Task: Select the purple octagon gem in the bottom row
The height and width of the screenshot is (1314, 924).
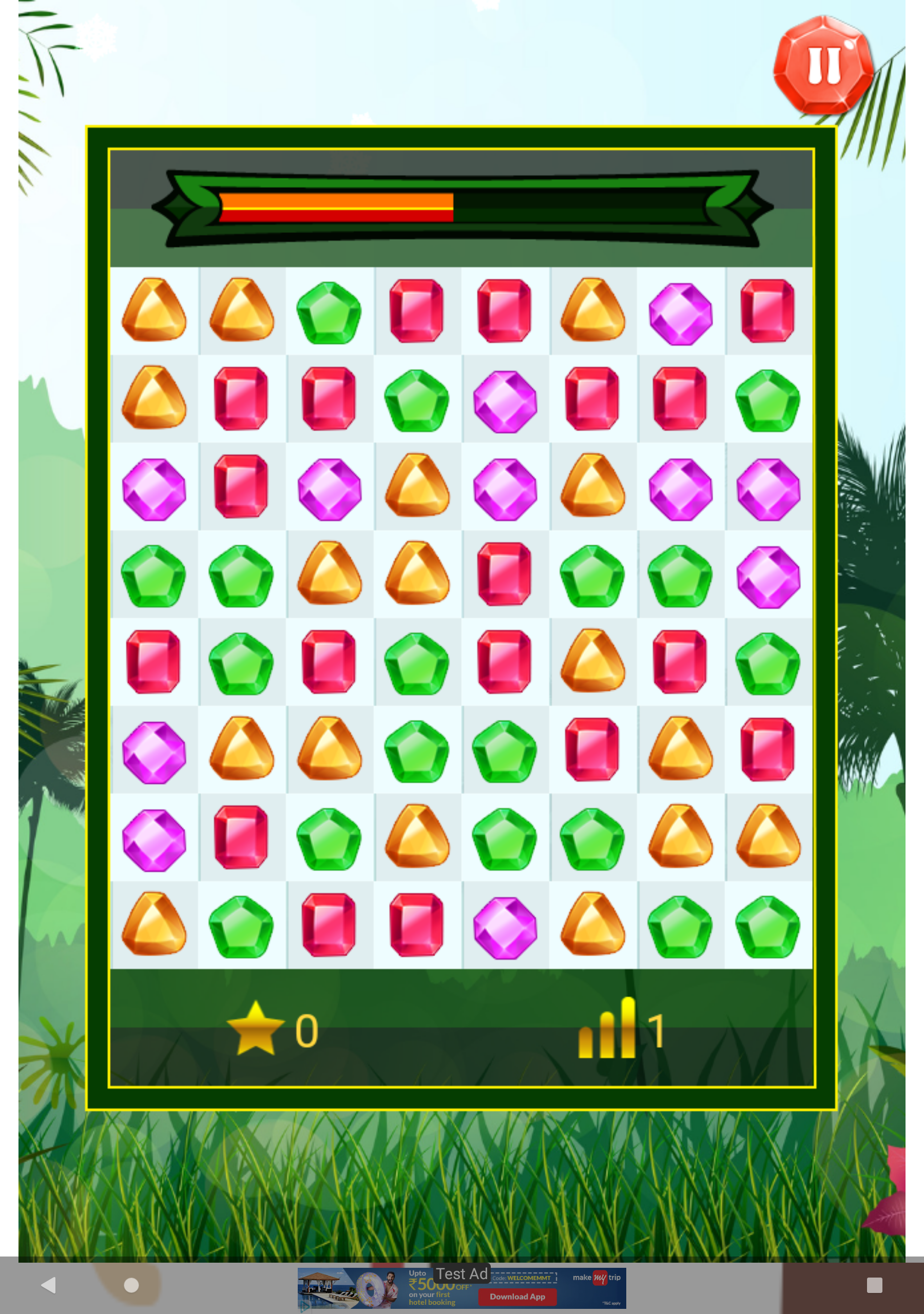Action: [x=505, y=925]
